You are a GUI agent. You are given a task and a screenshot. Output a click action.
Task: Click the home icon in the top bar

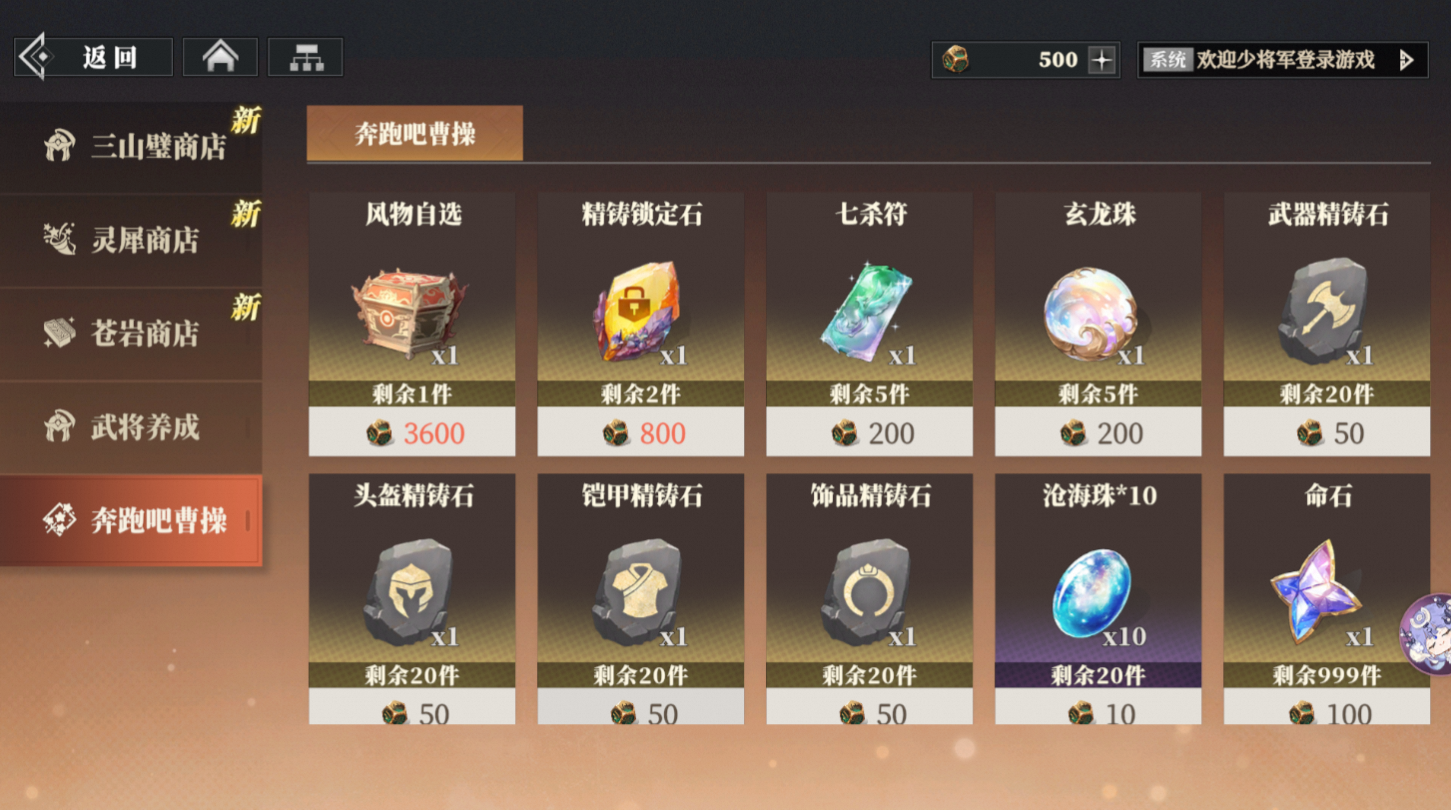pyautogui.click(x=219, y=56)
